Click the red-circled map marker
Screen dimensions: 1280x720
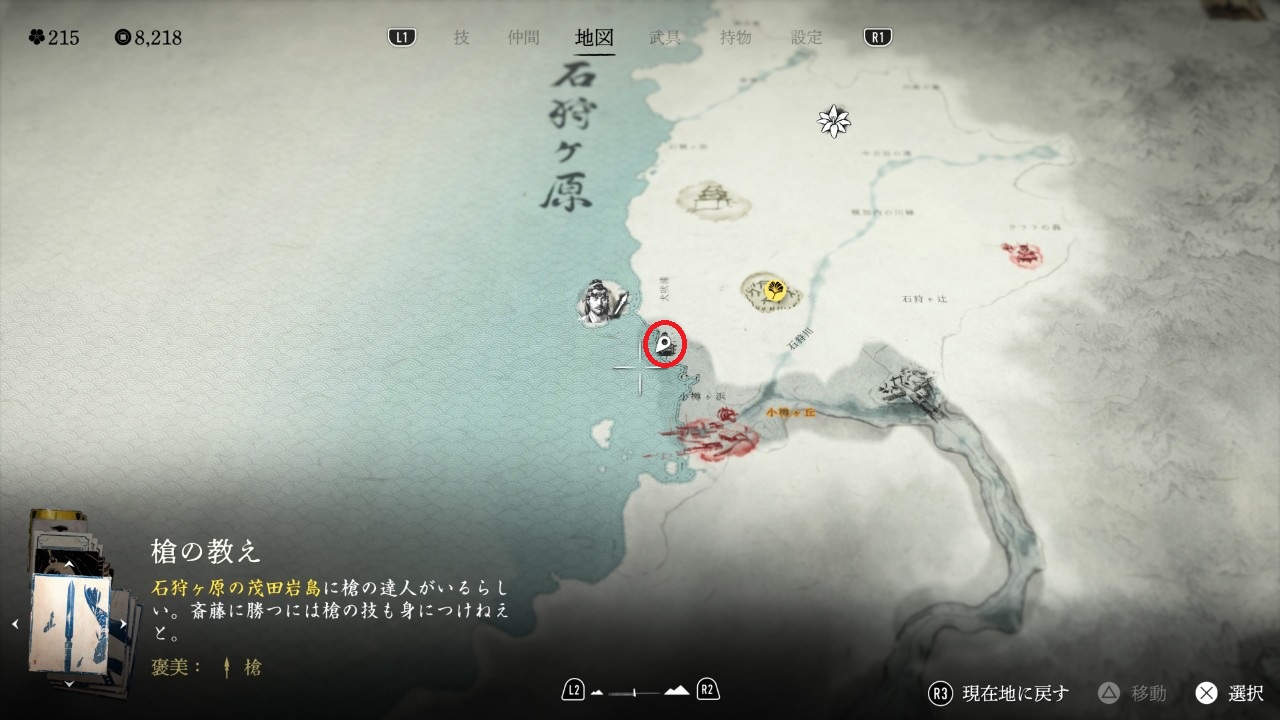click(664, 346)
